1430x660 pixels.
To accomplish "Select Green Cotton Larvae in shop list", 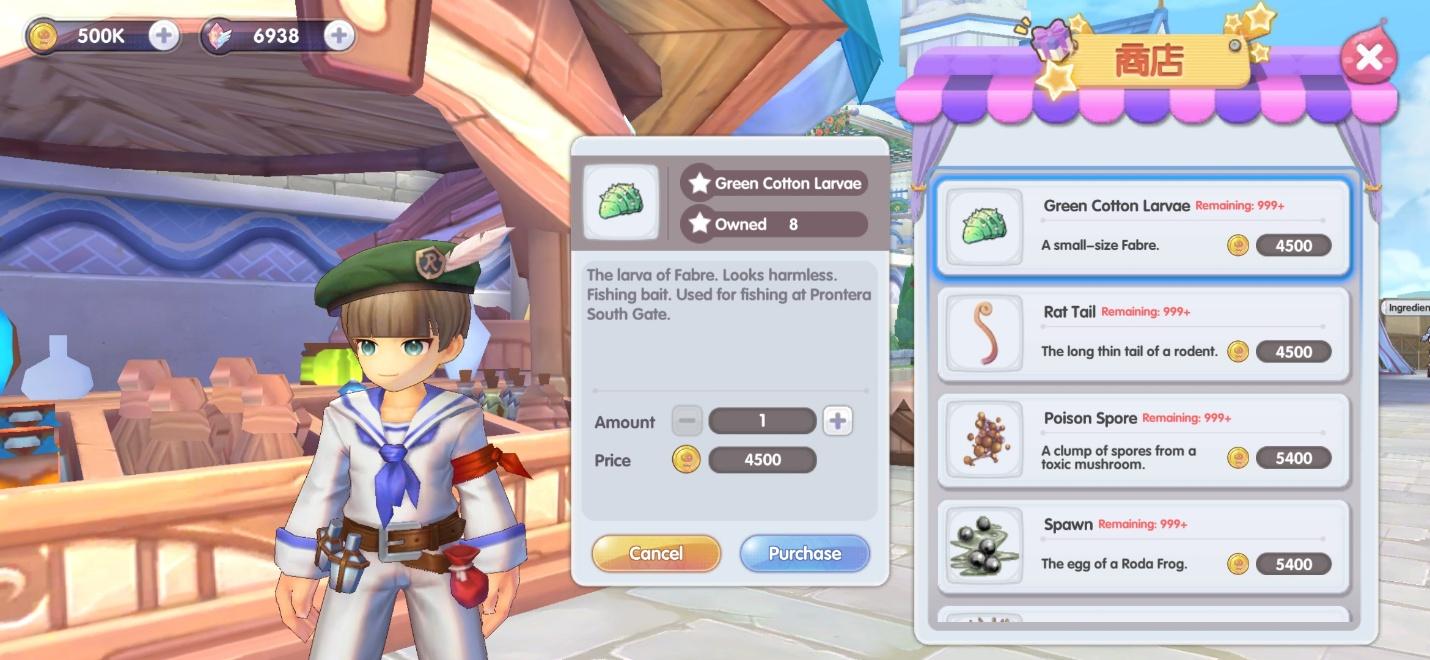I will click(1143, 227).
